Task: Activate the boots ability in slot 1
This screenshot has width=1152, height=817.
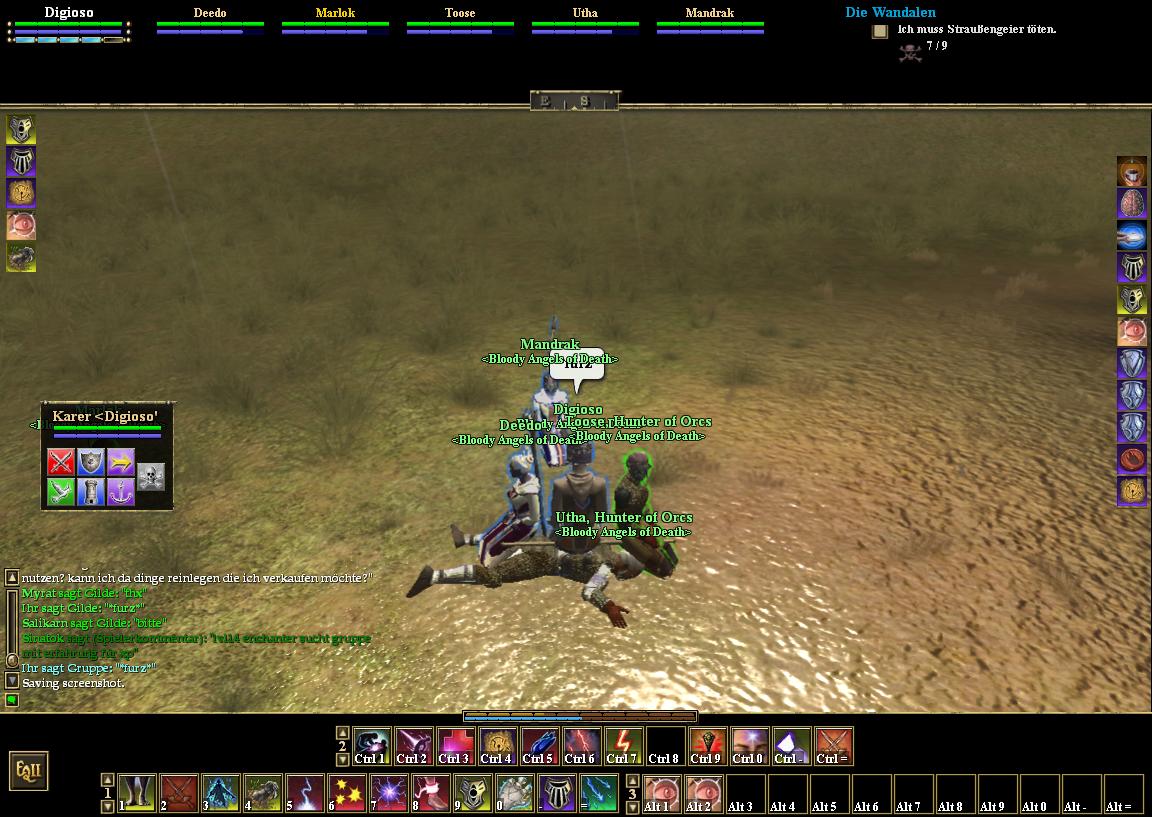Action: click(137, 792)
